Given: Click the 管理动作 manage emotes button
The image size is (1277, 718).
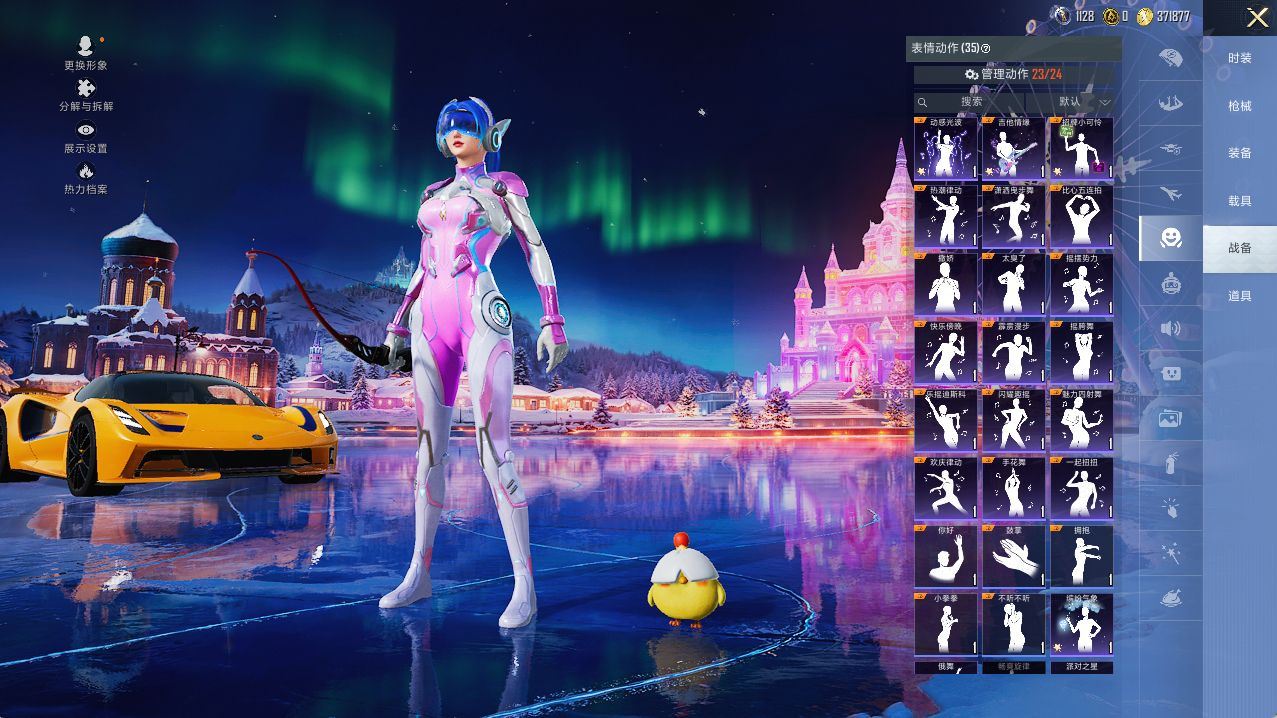Looking at the screenshot, I should click(x=1013, y=74).
